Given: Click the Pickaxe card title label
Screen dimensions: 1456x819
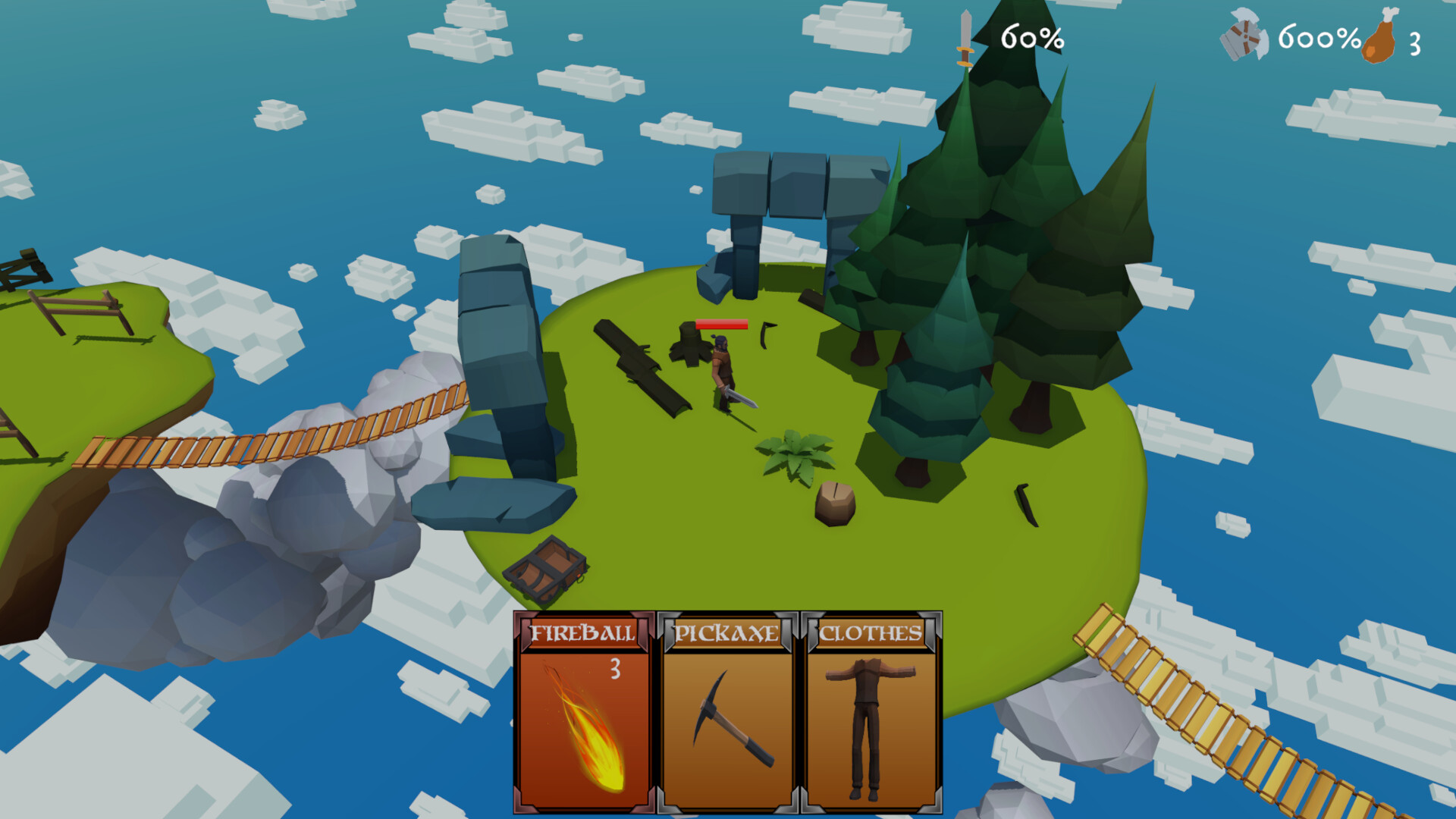Looking at the screenshot, I should pyautogui.click(x=728, y=633).
